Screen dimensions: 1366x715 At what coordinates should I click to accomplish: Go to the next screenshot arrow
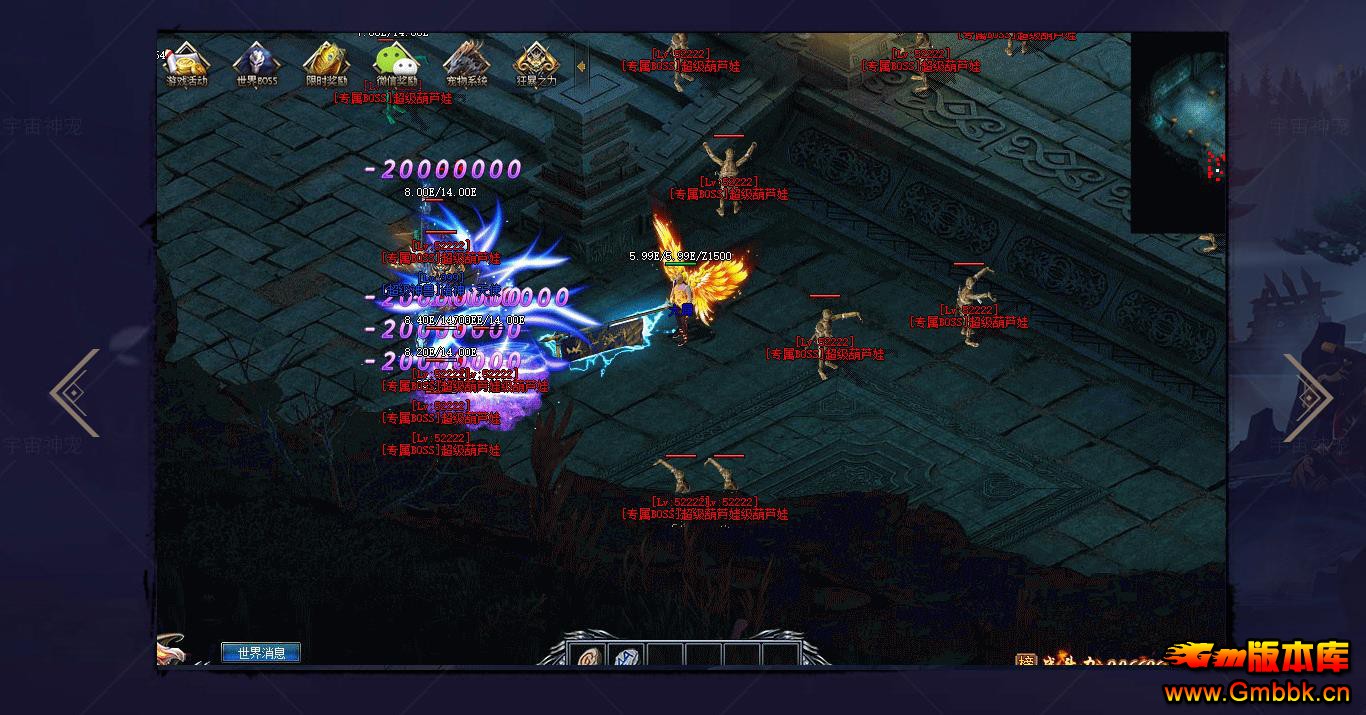1306,396
